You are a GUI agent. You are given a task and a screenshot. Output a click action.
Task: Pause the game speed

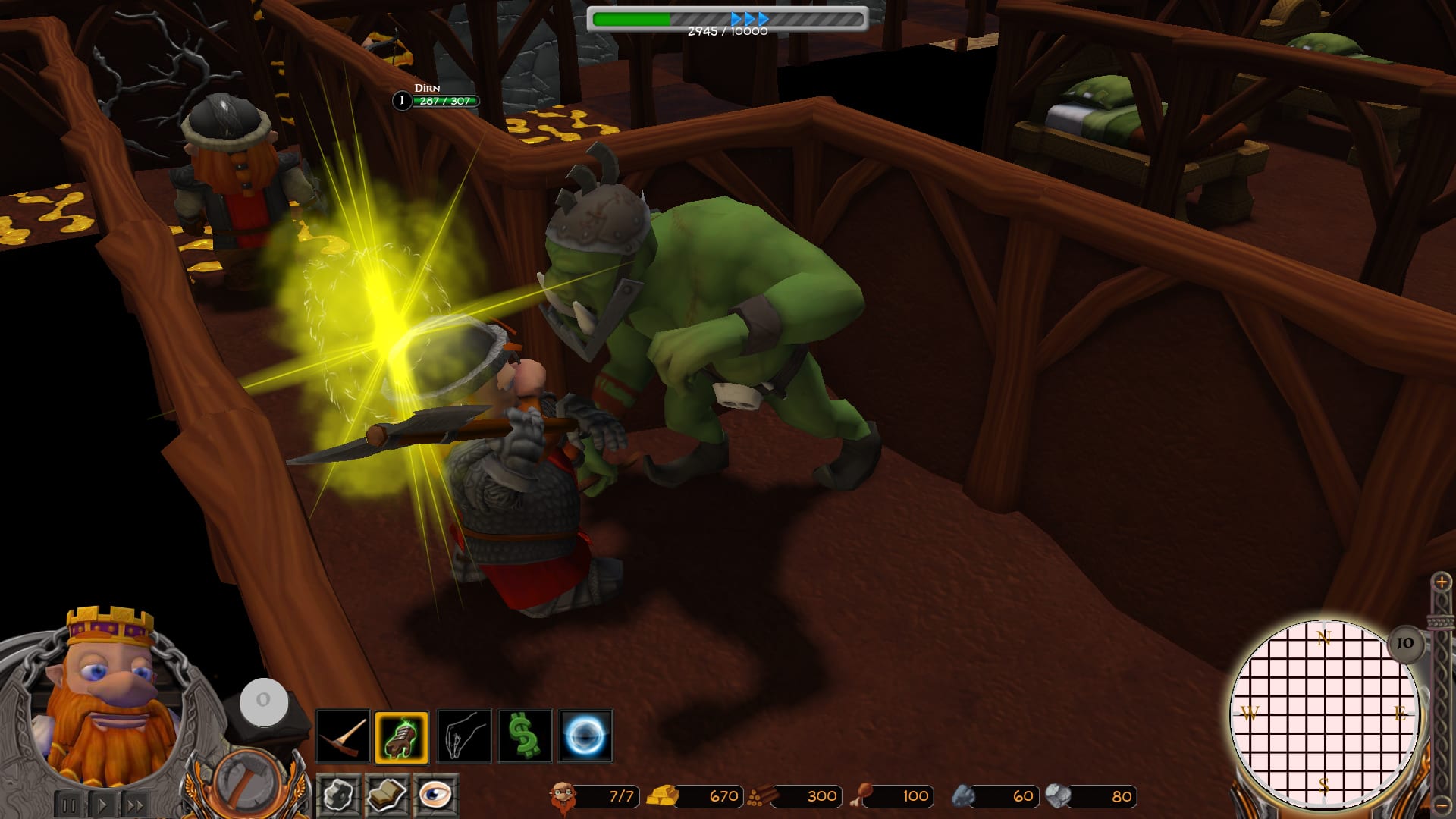pos(68,805)
